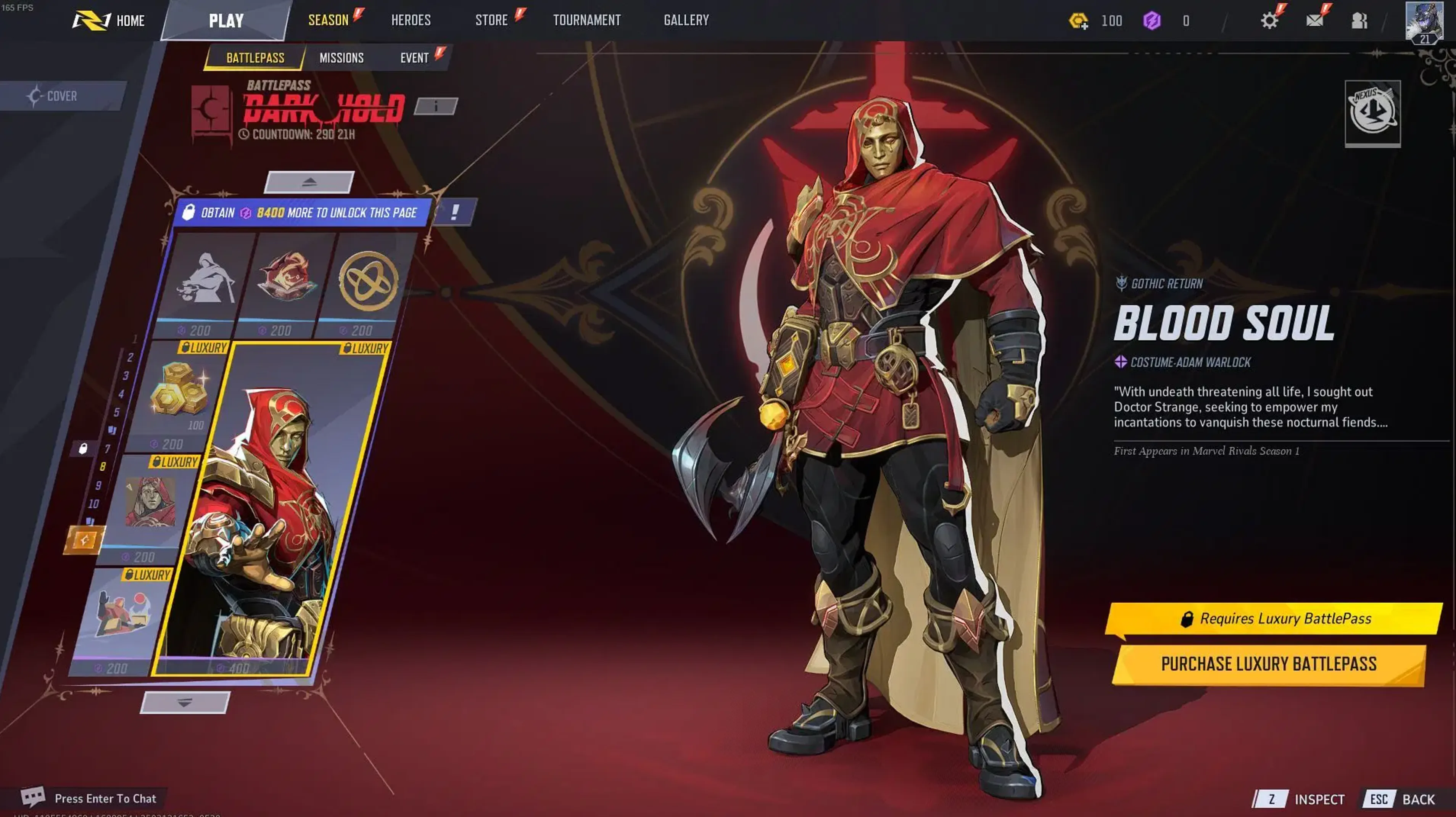Open the Tournament menu item
The image size is (1456, 817).
[x=587, y=20]
